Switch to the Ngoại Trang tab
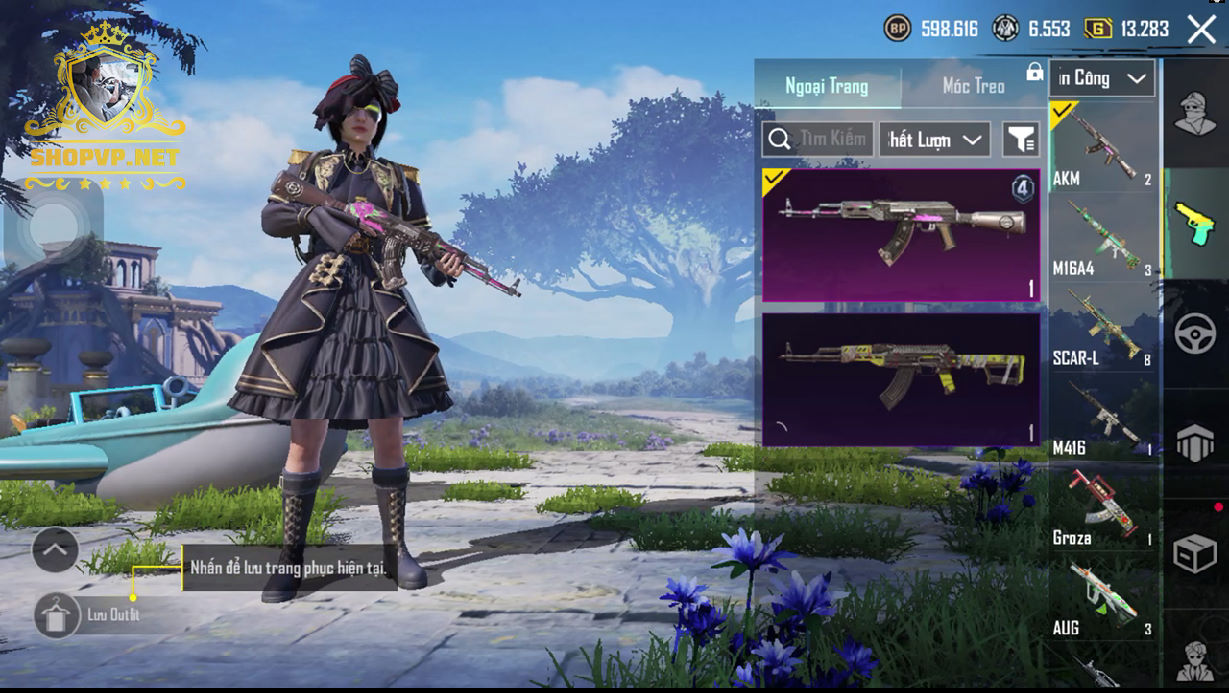This screenshot has height=693, width=1229. click(826, 86)
